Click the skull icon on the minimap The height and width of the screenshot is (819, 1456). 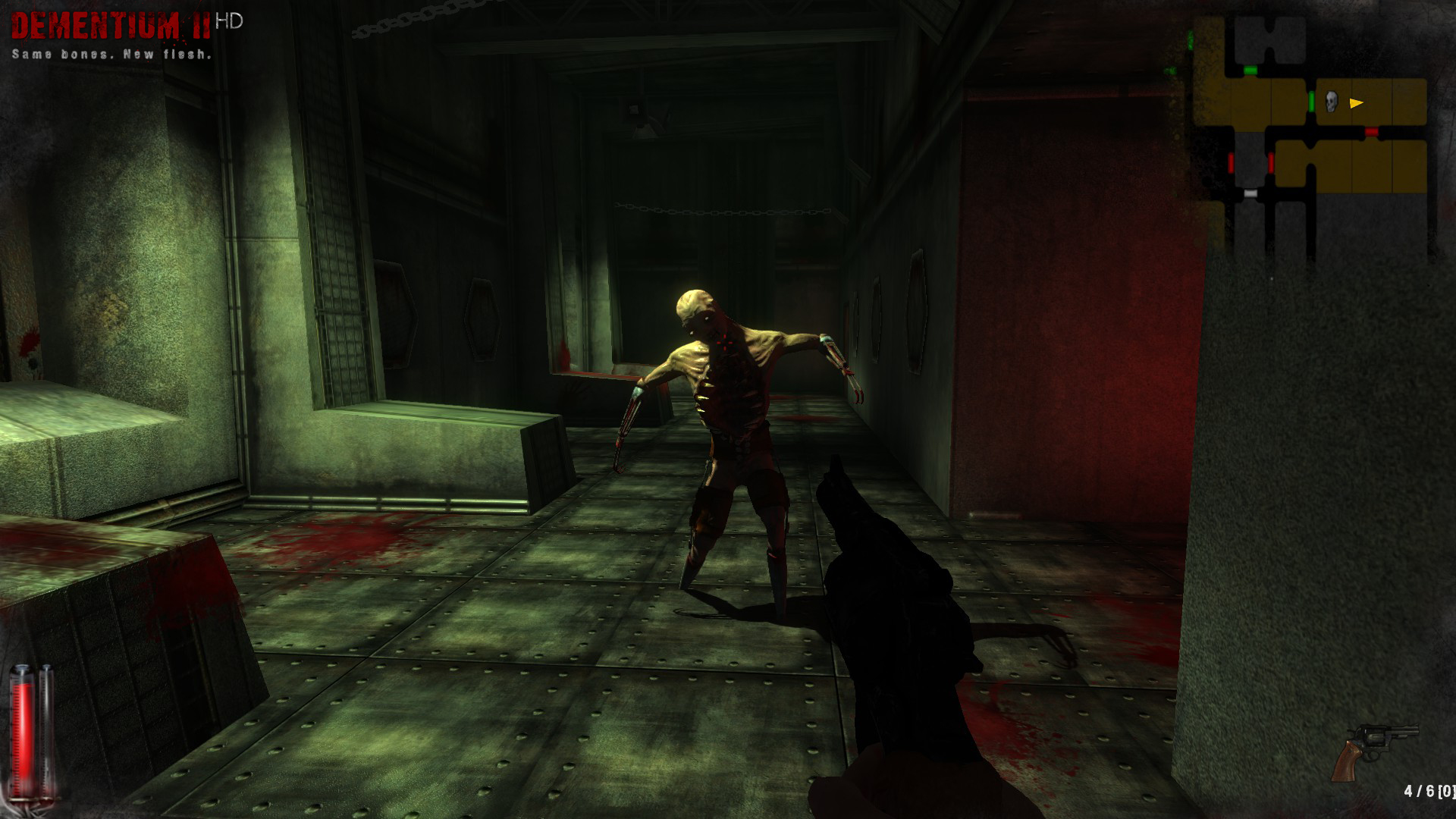tap(1331, 102)
